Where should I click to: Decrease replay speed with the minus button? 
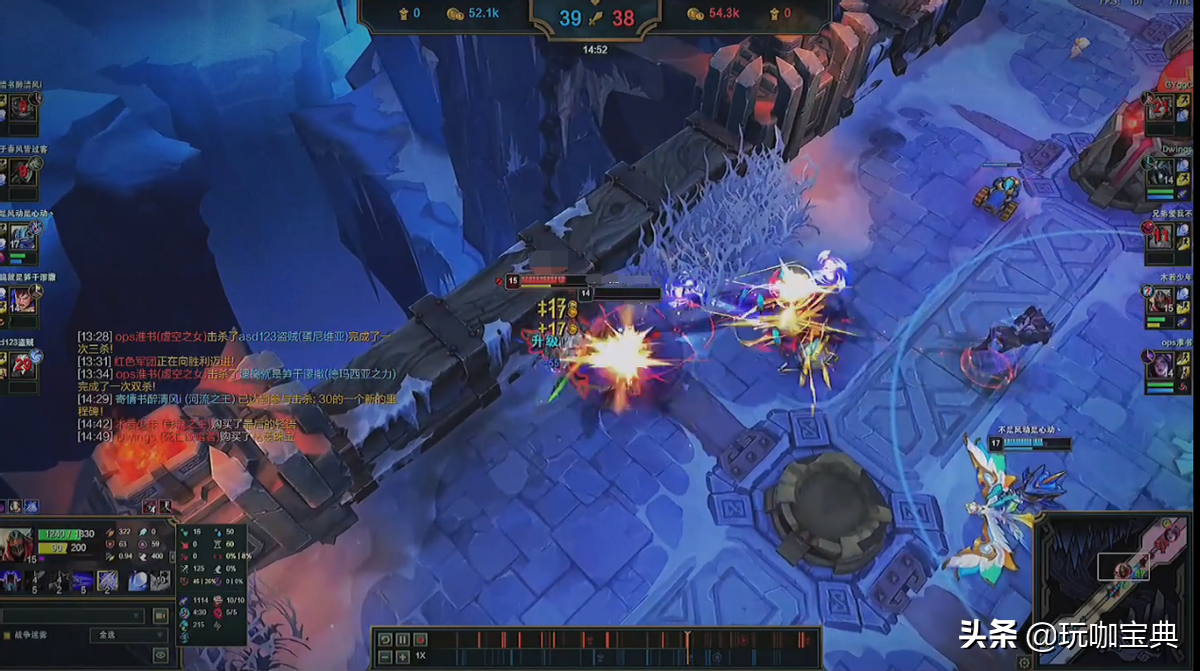pyautogui.click(x=385, y=656)
